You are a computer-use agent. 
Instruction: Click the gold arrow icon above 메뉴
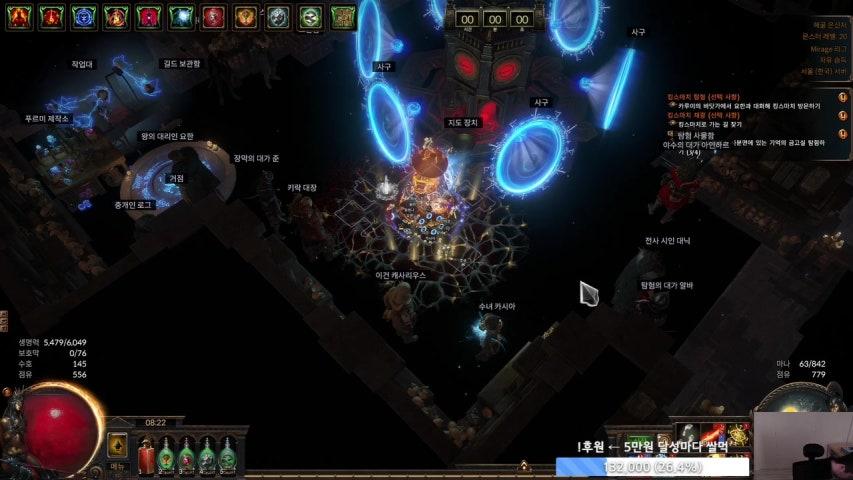coord(117,445)
